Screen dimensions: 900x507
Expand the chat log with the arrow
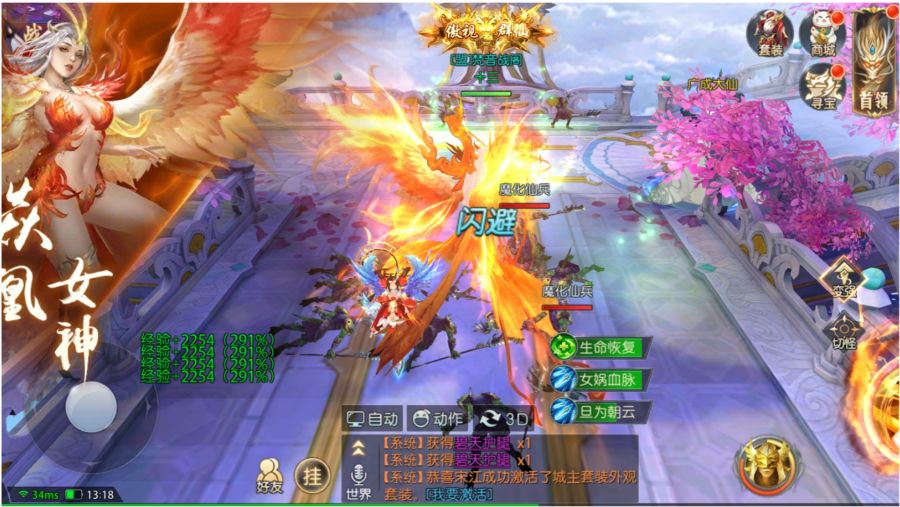coord(357,444)
